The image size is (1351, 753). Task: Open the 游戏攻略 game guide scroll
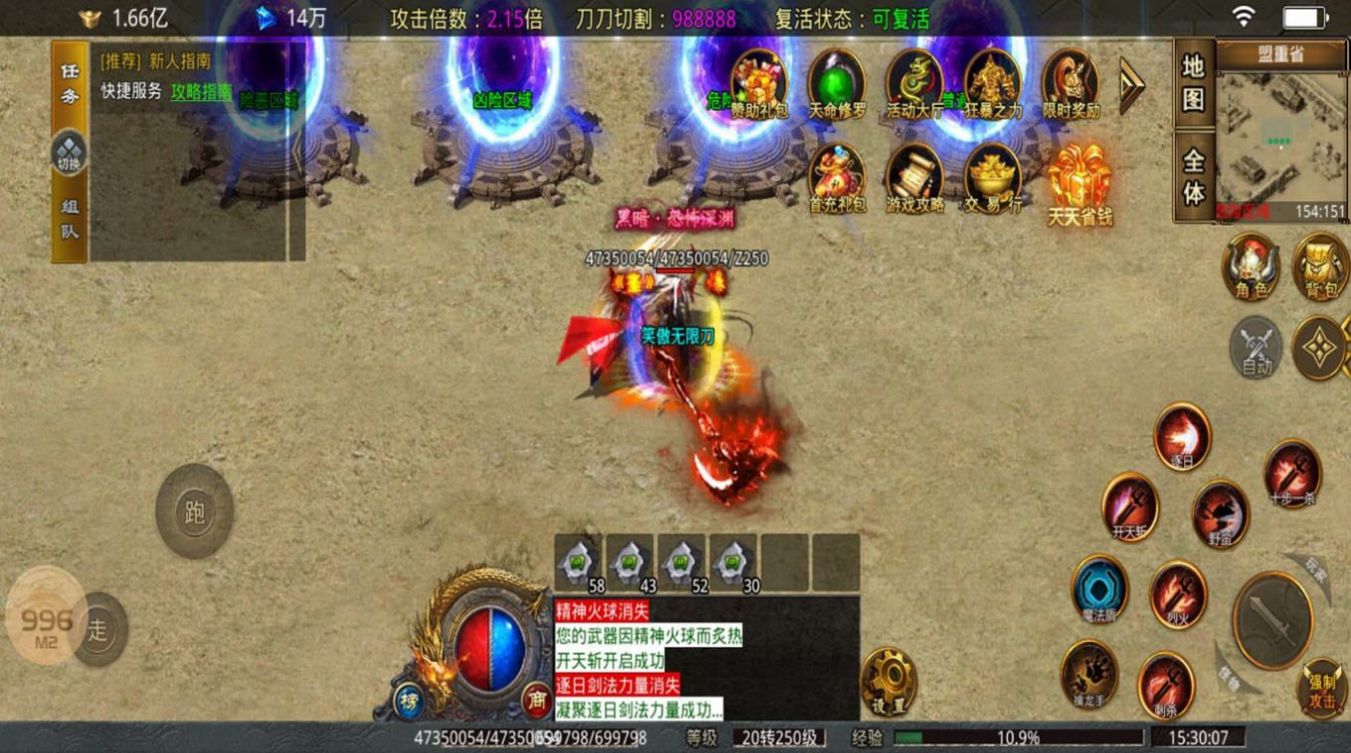pyautogui.click(x=913, y=175)
